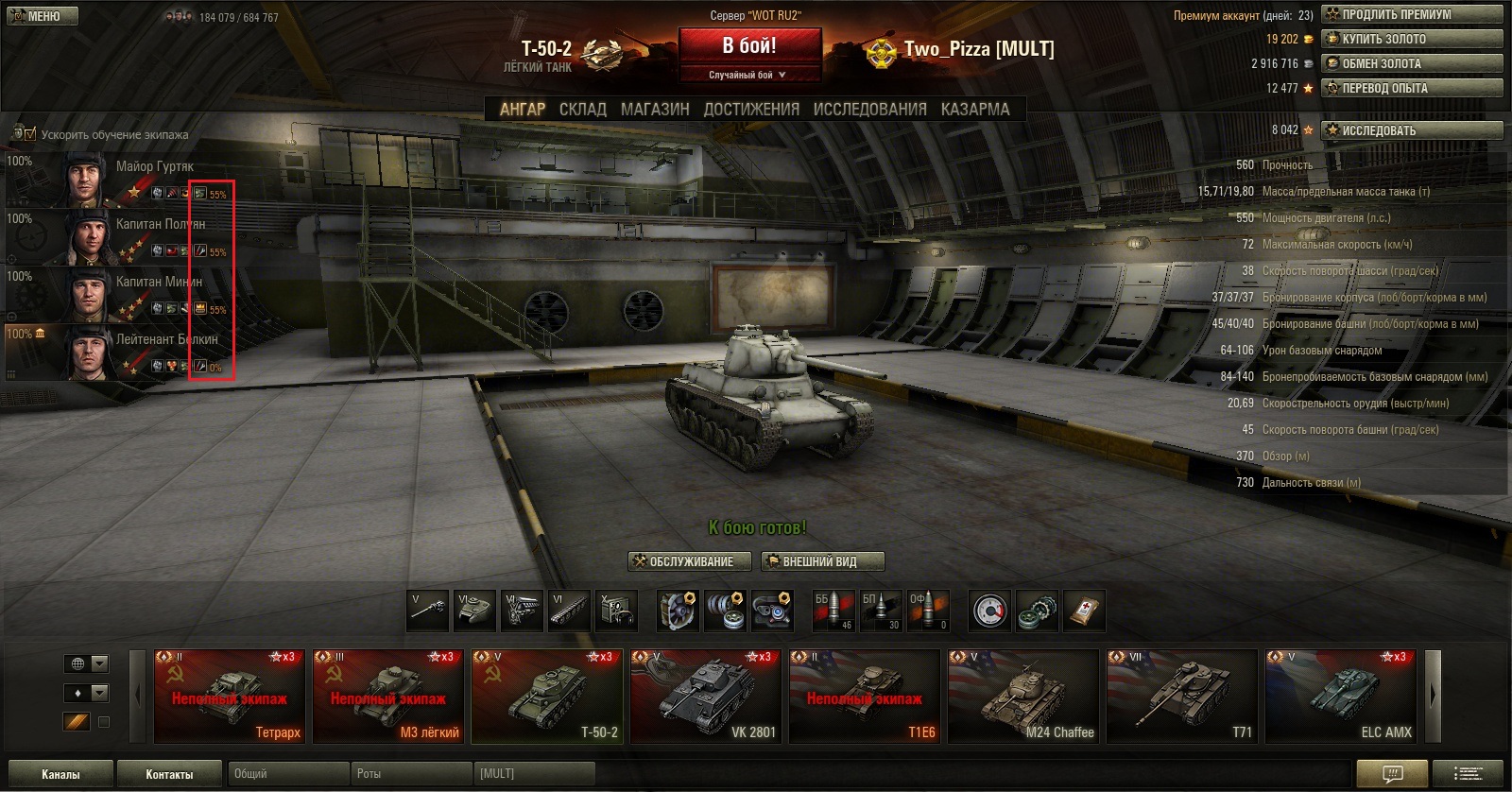Show the ИССЛЕДОВАНИЯ tab
Viewport: 1512px width, 792px height.
coord(869,110)
